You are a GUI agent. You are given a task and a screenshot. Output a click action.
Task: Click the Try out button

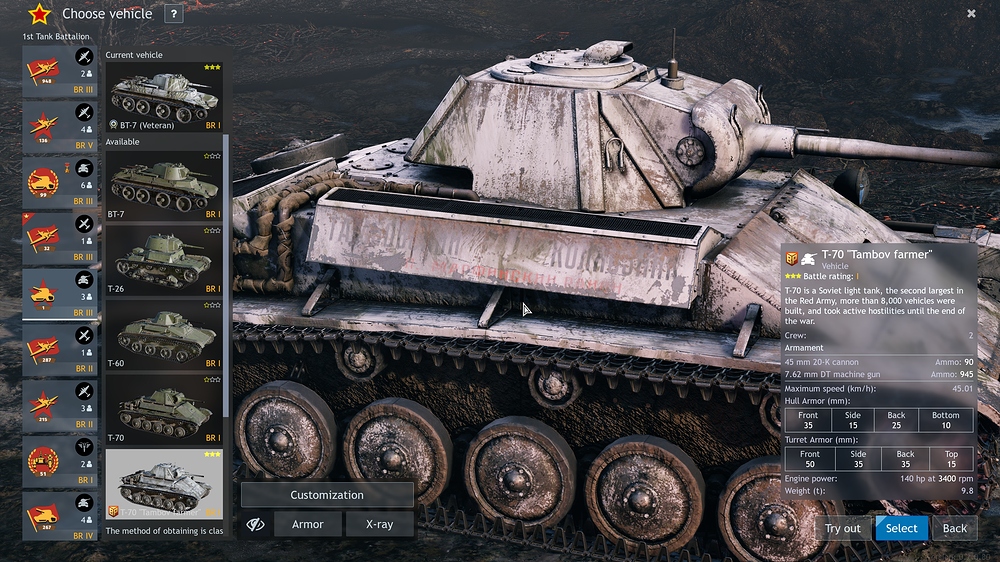click(842, 528)
